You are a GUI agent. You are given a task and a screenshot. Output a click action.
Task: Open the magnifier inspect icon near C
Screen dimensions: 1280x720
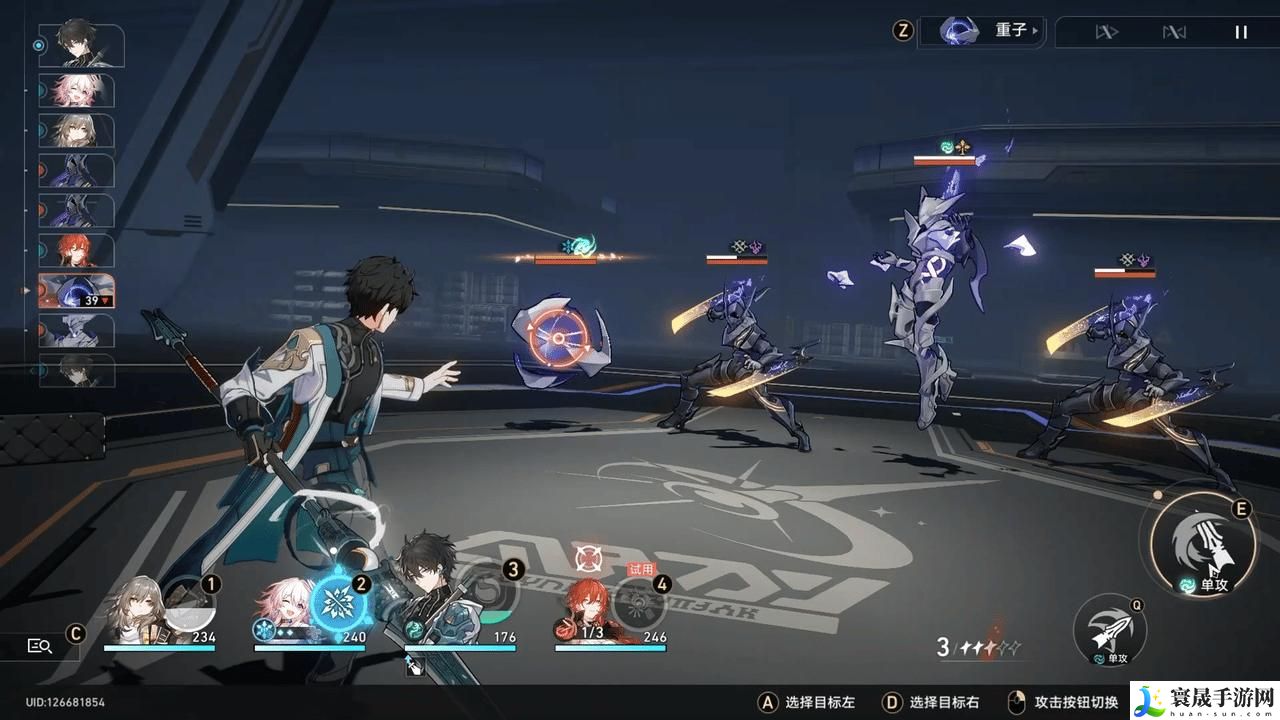point(38,646)
